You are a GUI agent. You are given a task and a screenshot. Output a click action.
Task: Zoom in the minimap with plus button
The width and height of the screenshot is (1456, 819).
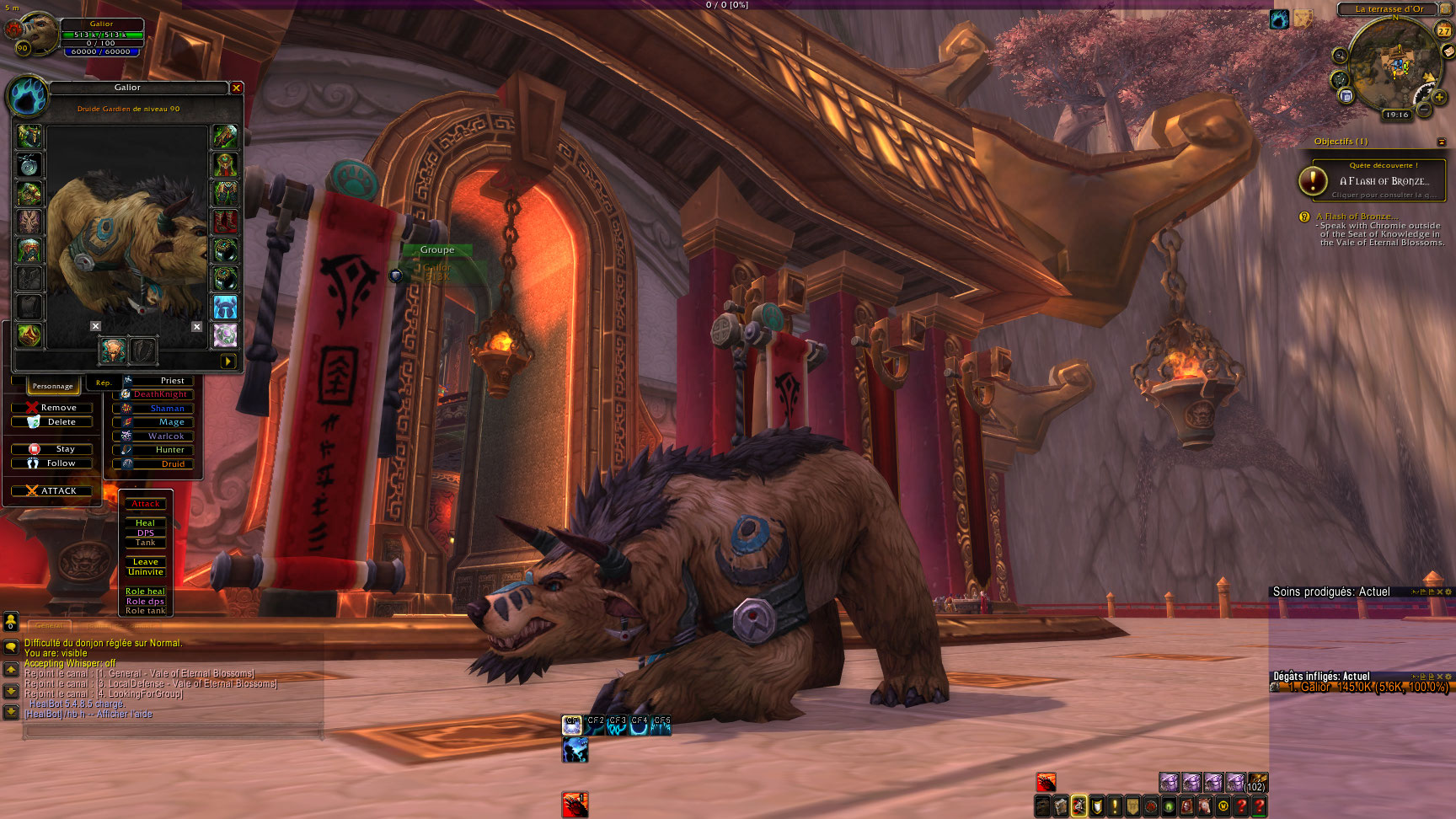click(x=1440, y=98)
